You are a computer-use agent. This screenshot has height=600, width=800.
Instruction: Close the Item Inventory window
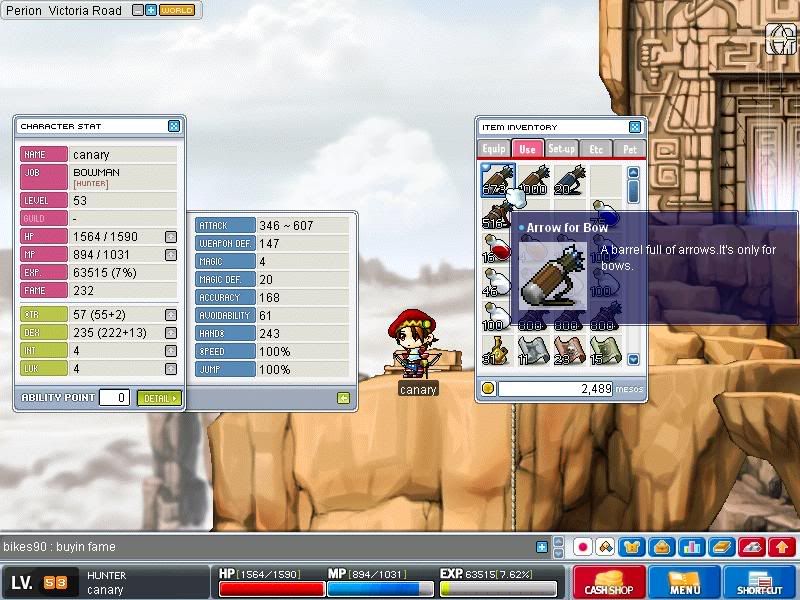click(635, 127)
